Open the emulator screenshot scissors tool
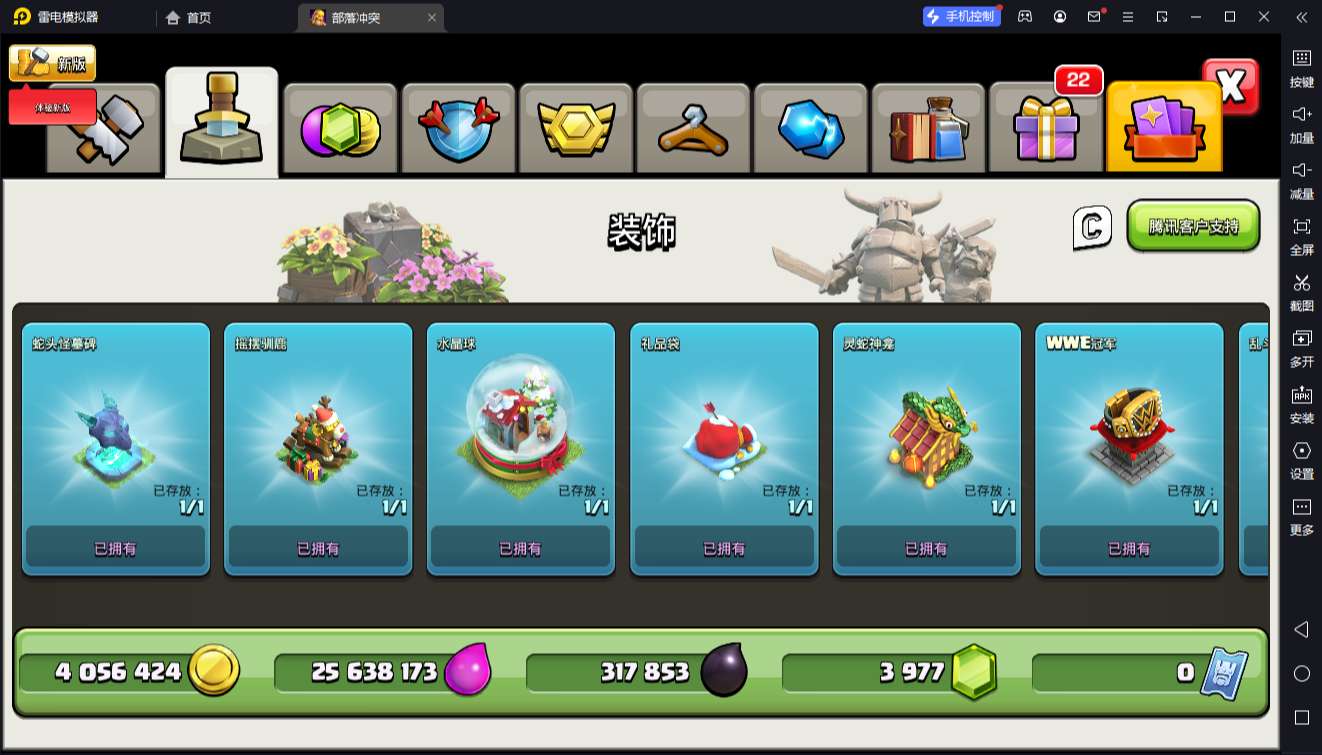 tap(1301, 289)
